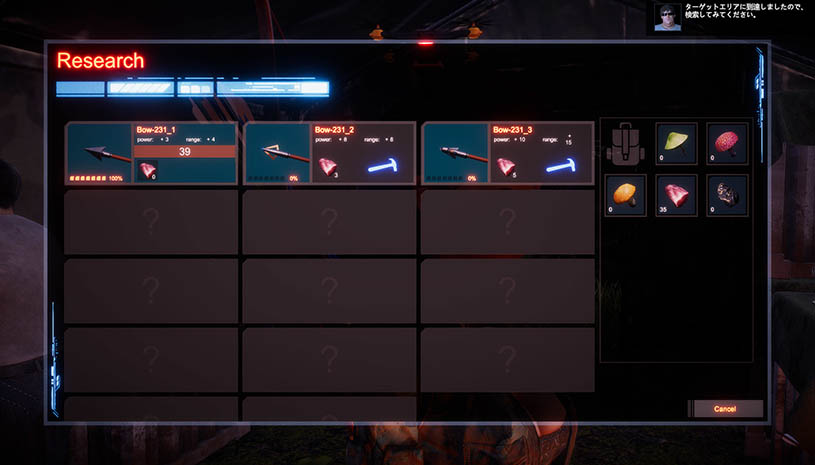Image resolution: width=815 pixels, height=465 pixels.
Task: Select the dark ore chunk slot
Action: [727, 195]
